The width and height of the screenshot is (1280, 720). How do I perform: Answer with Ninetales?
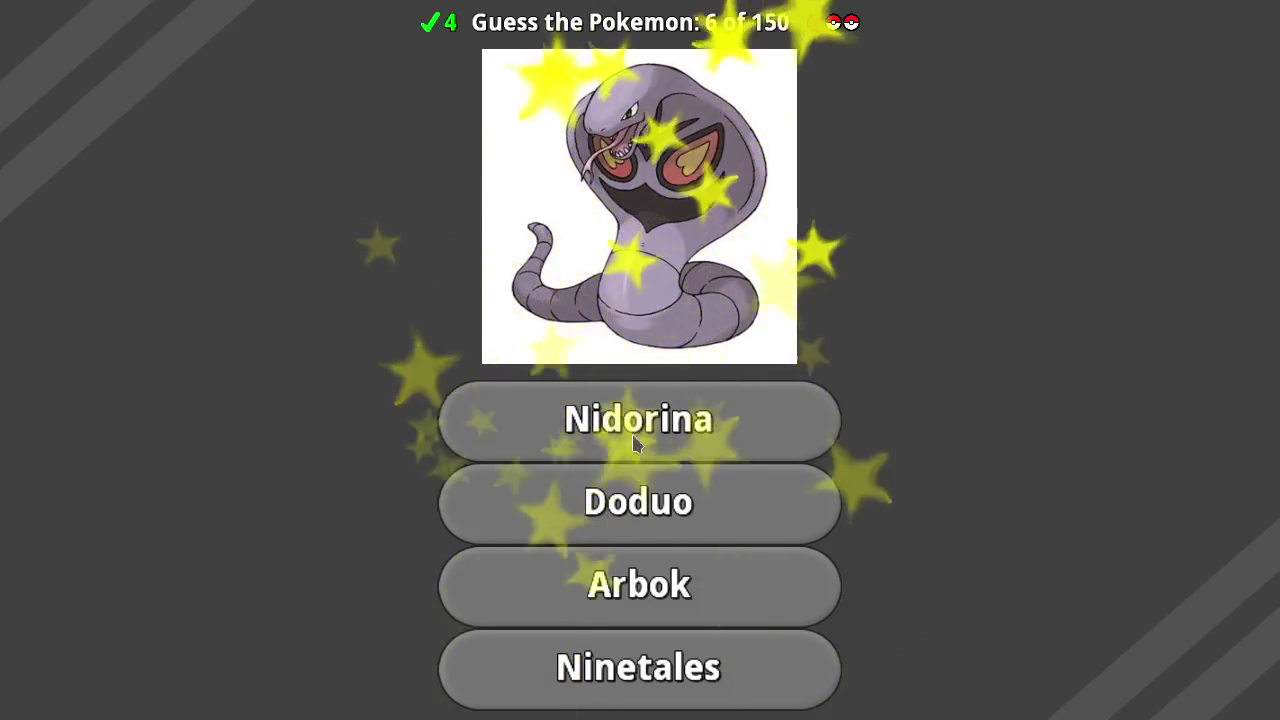click(x=639, y=668)
